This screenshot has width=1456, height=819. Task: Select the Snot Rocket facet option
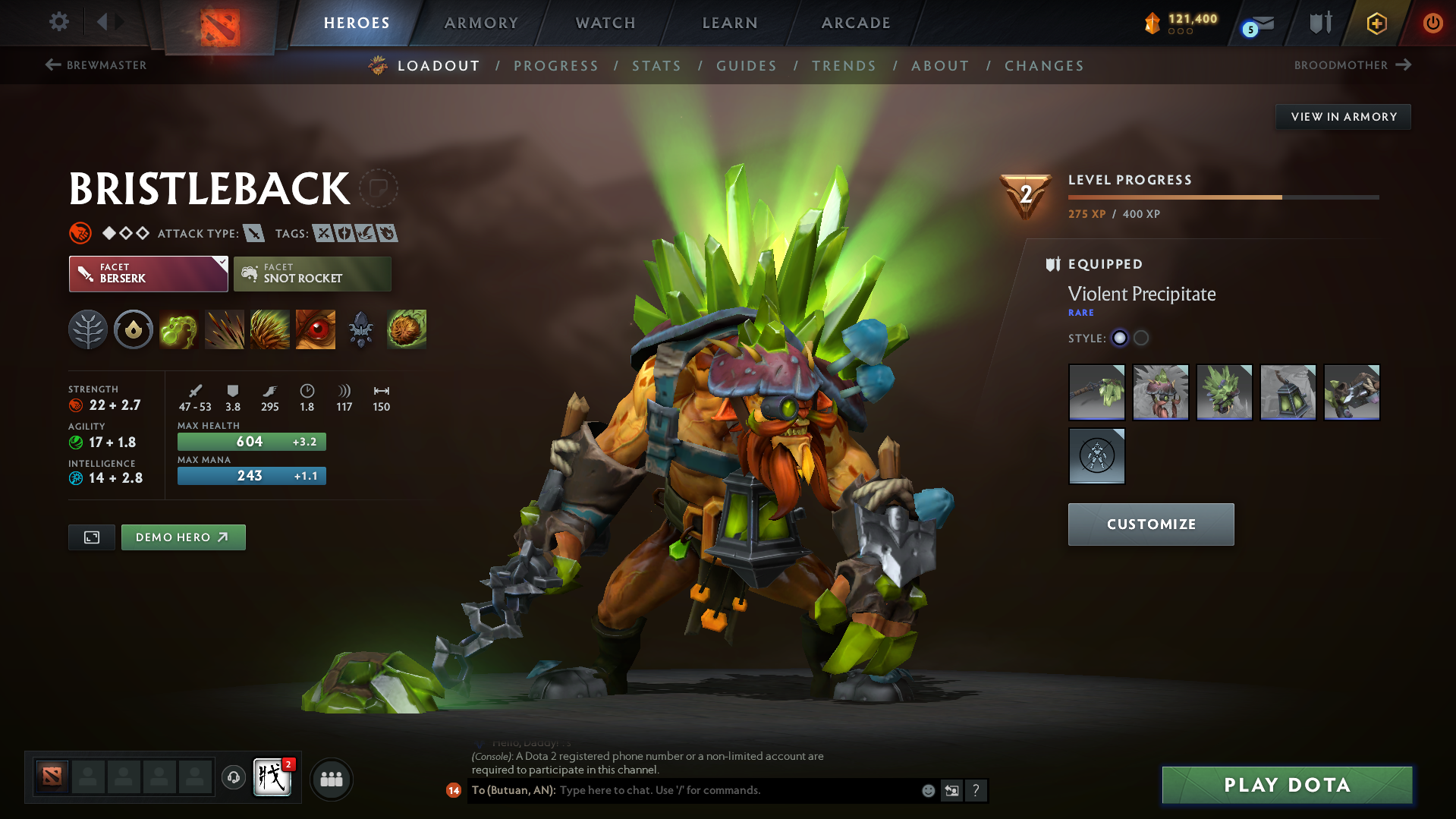[x=312, y=273]
